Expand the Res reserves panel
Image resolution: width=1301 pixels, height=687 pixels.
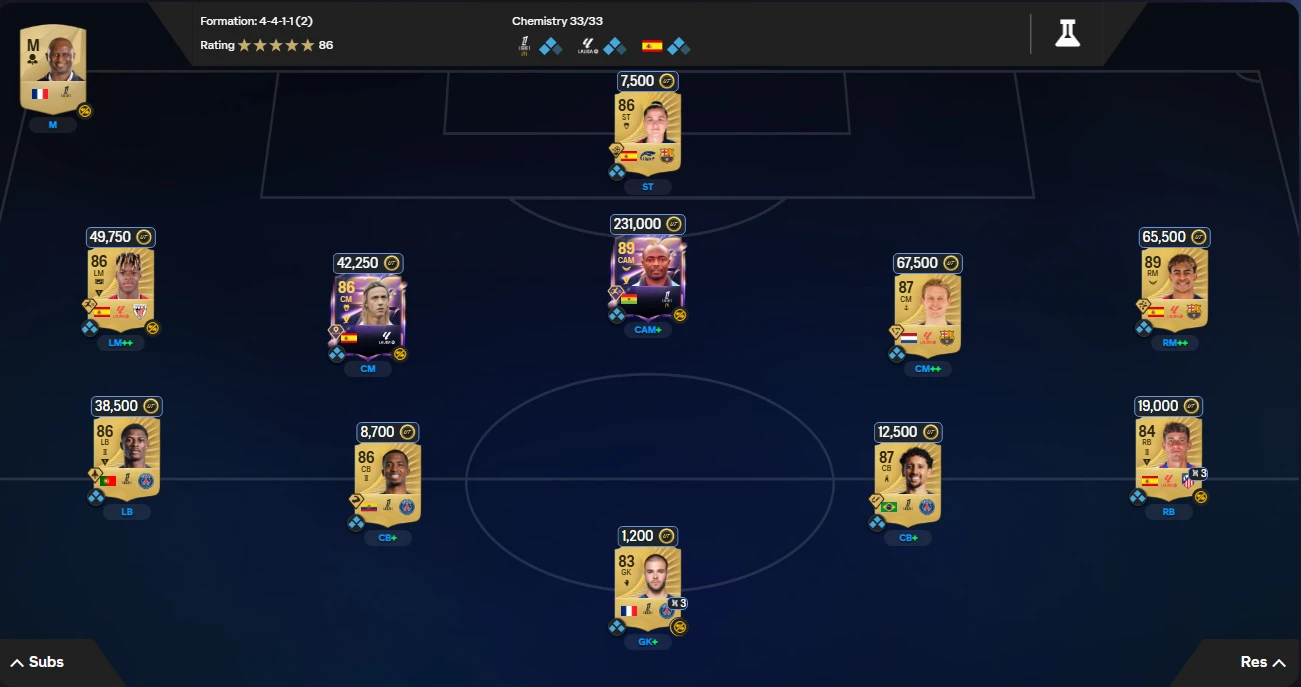pyautogui.click(x=1262, y=662)
